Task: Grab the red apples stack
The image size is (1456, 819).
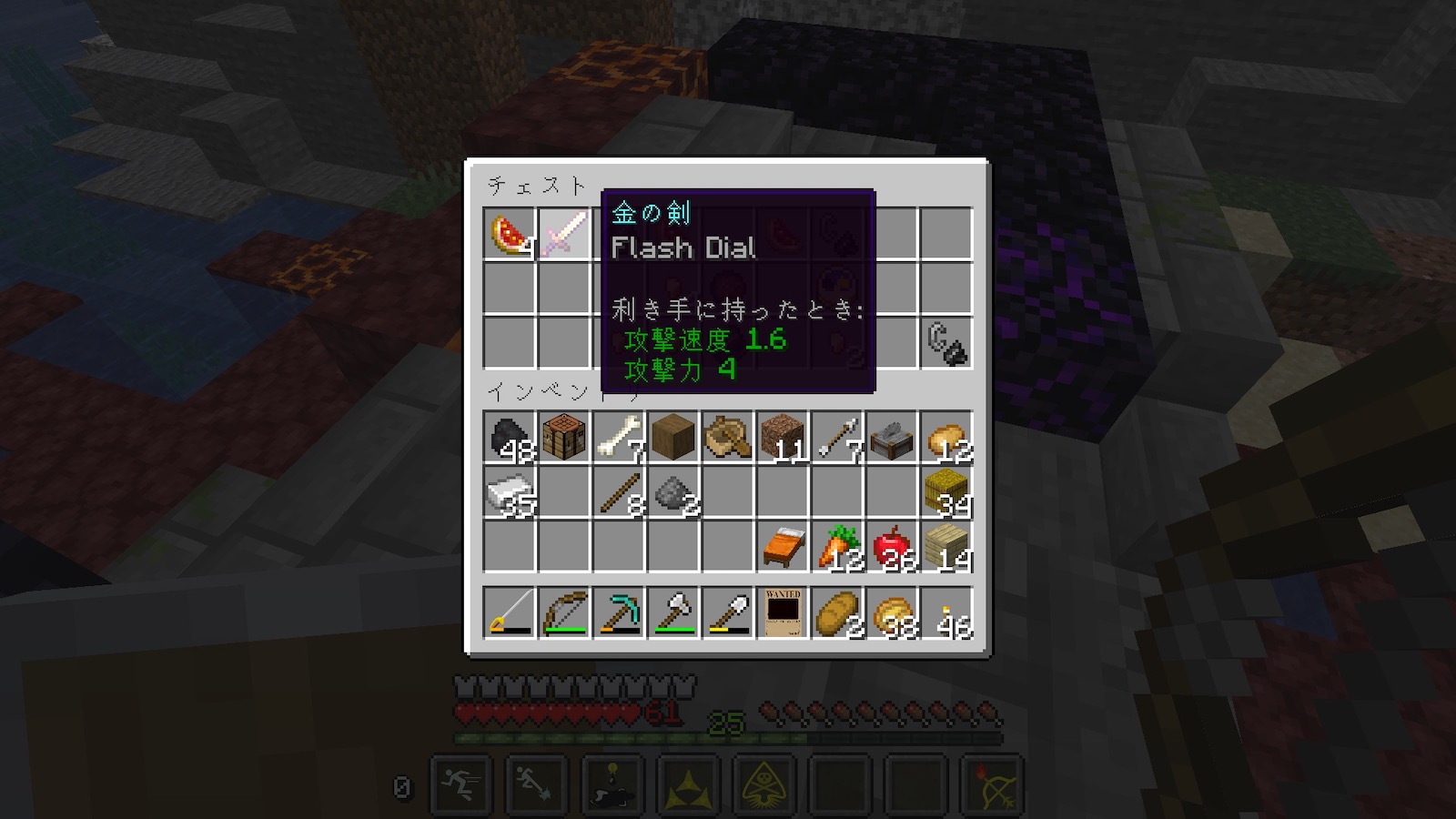Action: [x=892, y=547]
